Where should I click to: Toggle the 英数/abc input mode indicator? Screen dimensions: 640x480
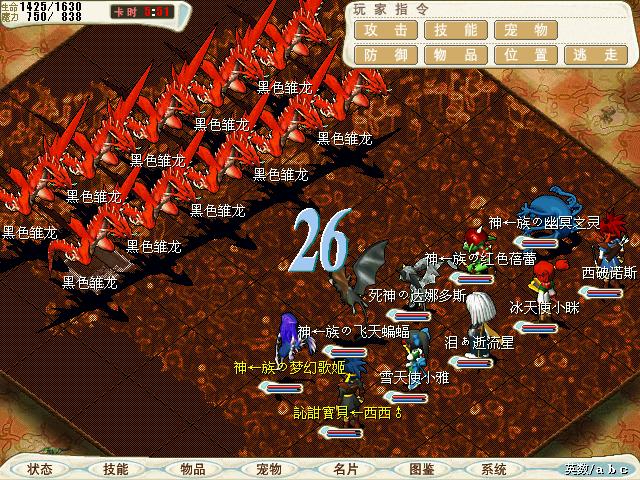597,469
